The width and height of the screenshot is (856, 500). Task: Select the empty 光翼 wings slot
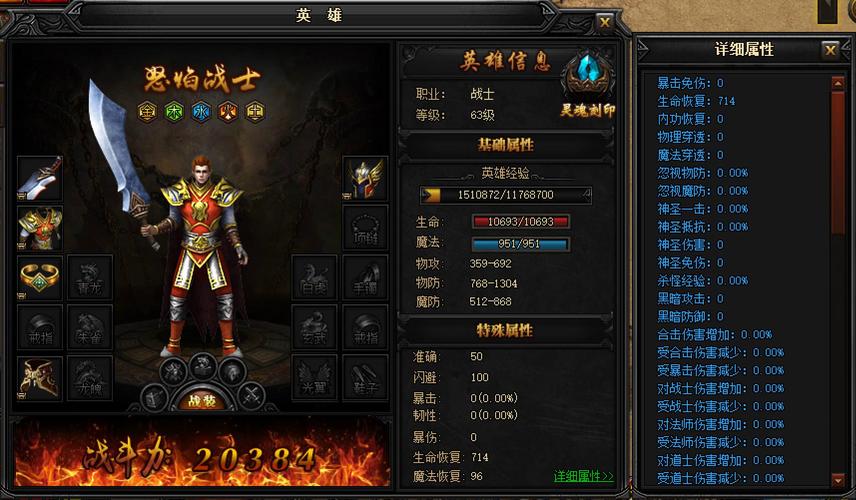coord(315,379)
